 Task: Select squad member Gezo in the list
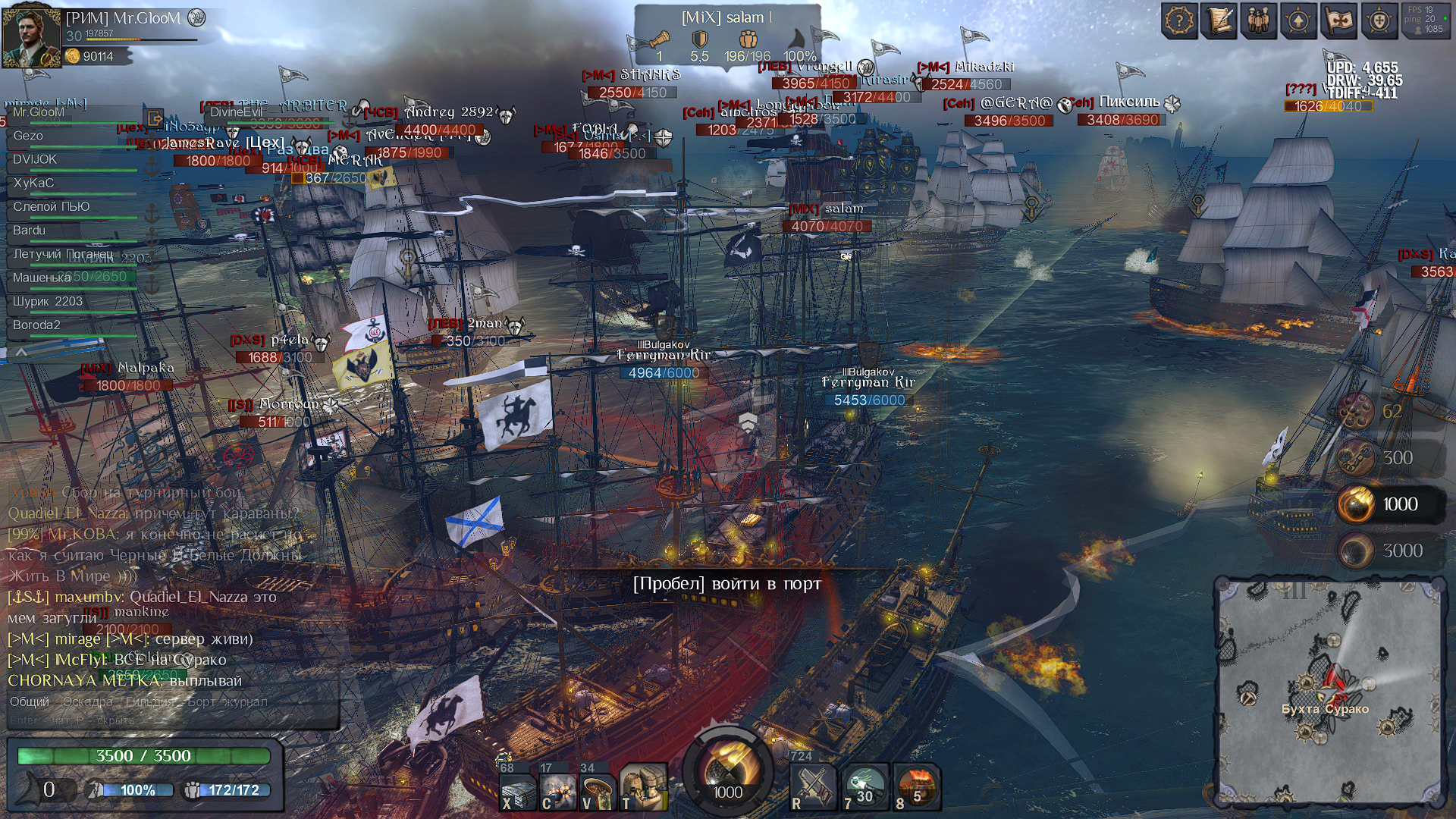click(28, 136)
